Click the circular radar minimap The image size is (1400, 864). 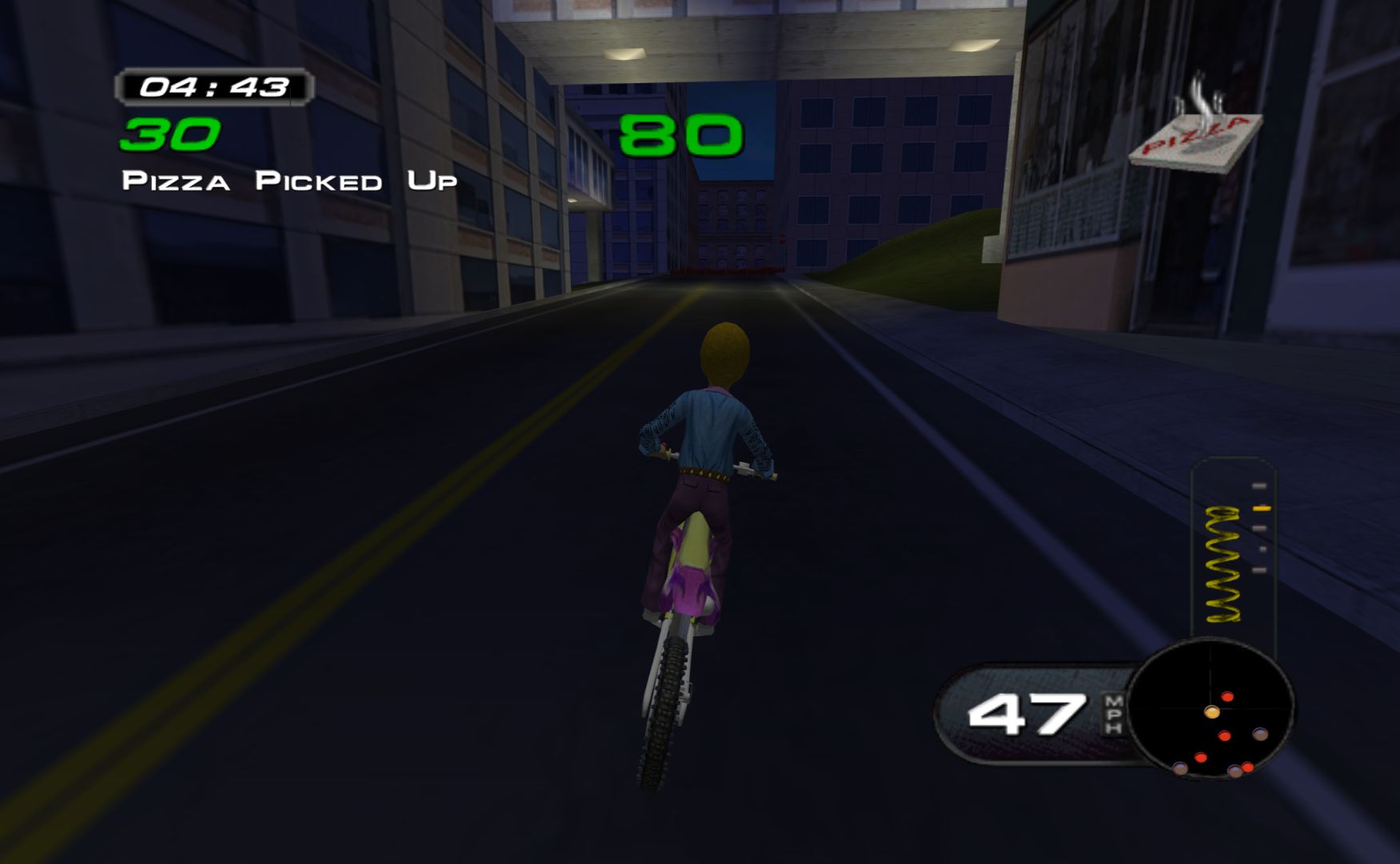(1210, 710)
